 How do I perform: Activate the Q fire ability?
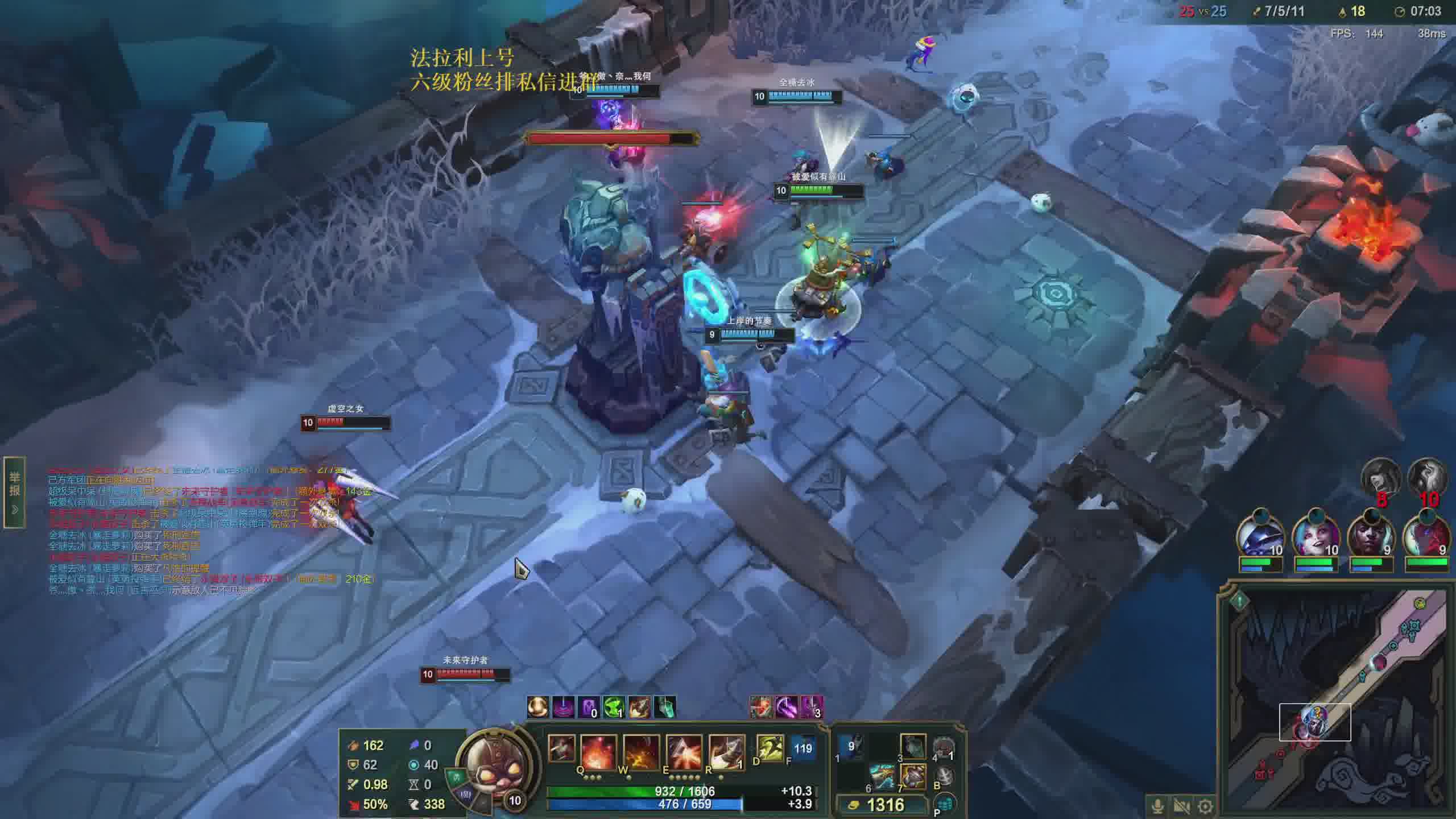598,752
